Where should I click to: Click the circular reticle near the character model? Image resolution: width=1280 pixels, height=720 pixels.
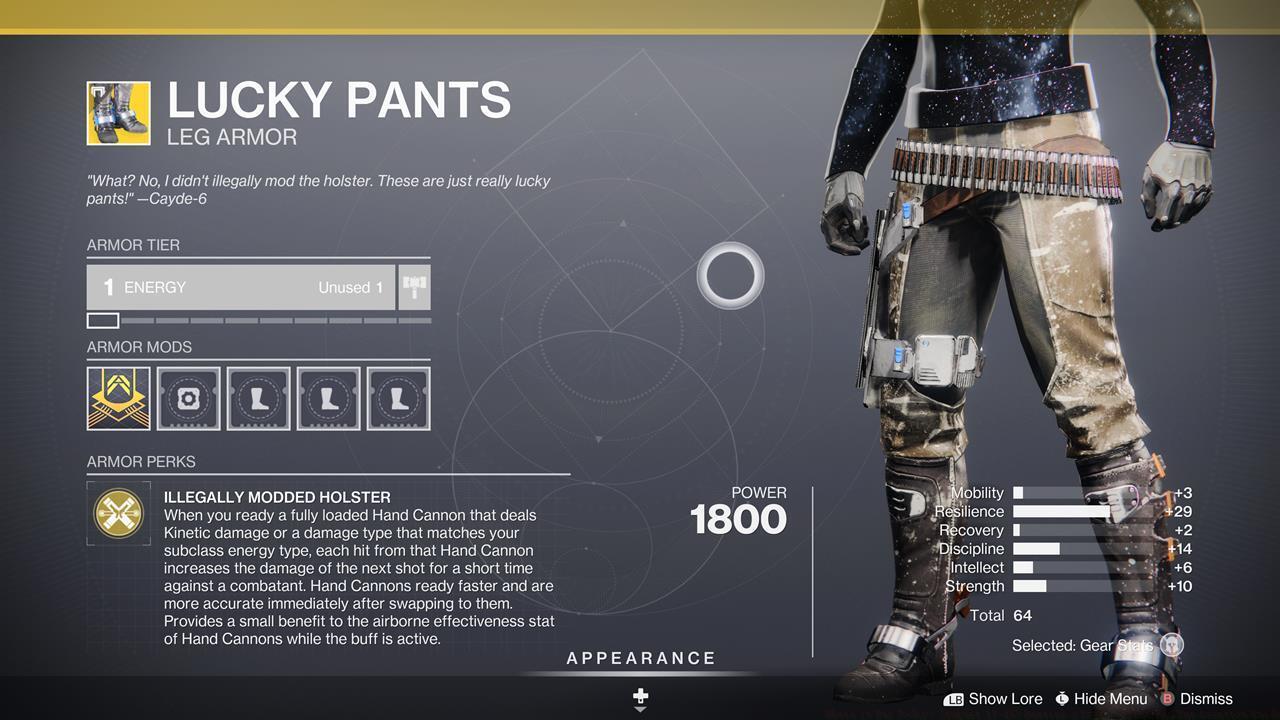click(730, 275)
